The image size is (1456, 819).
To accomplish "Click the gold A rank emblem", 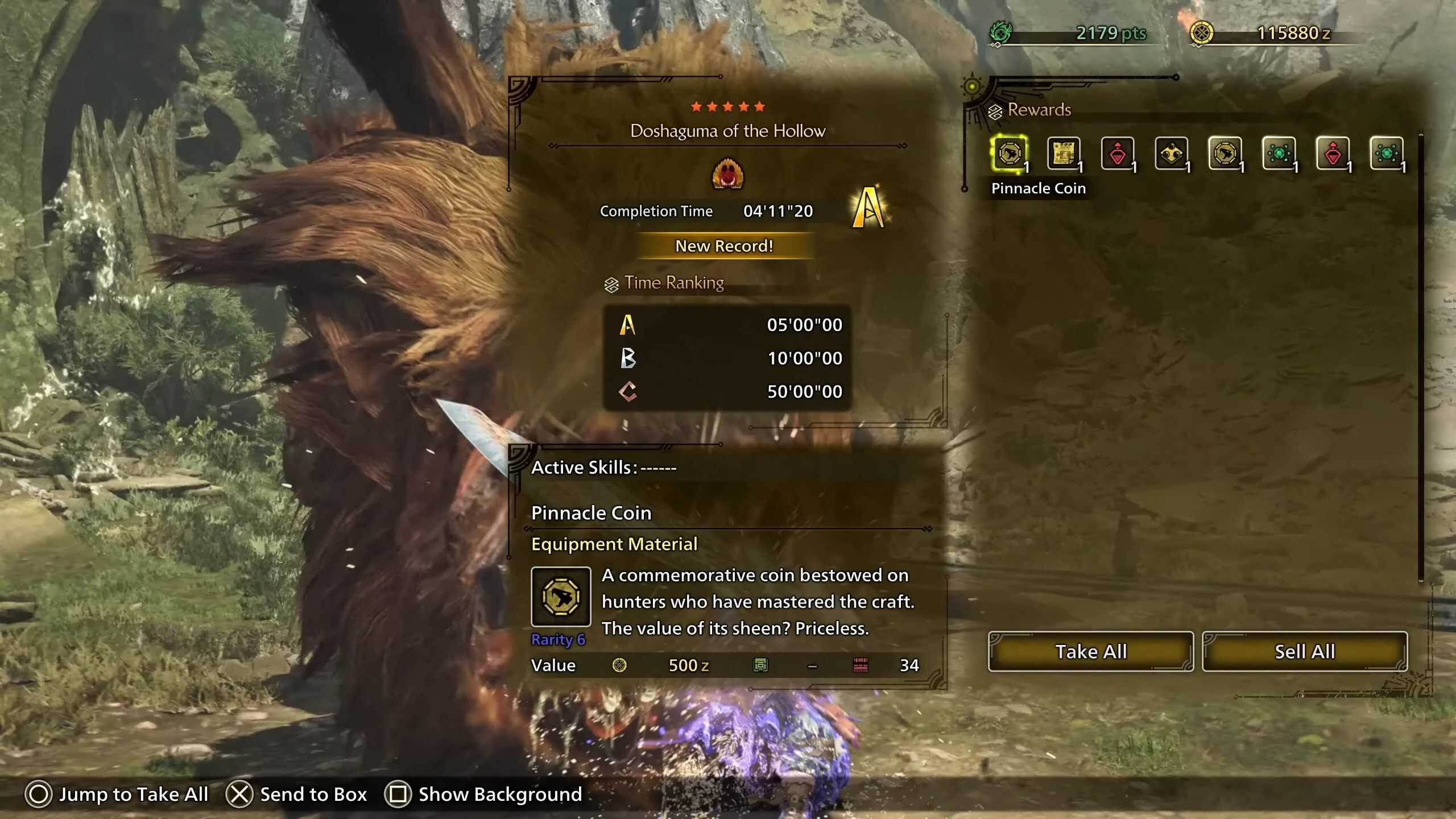I will click(x=870, y=206).
